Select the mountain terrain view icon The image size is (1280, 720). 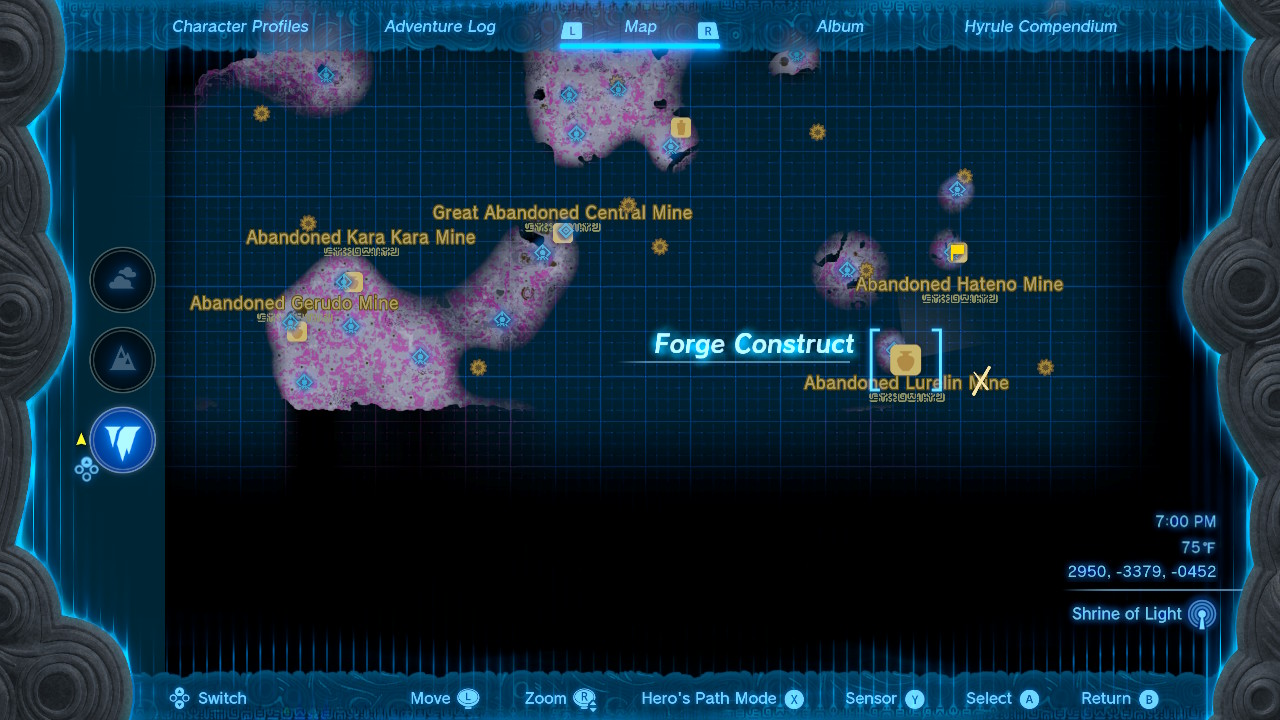(121, 360)
